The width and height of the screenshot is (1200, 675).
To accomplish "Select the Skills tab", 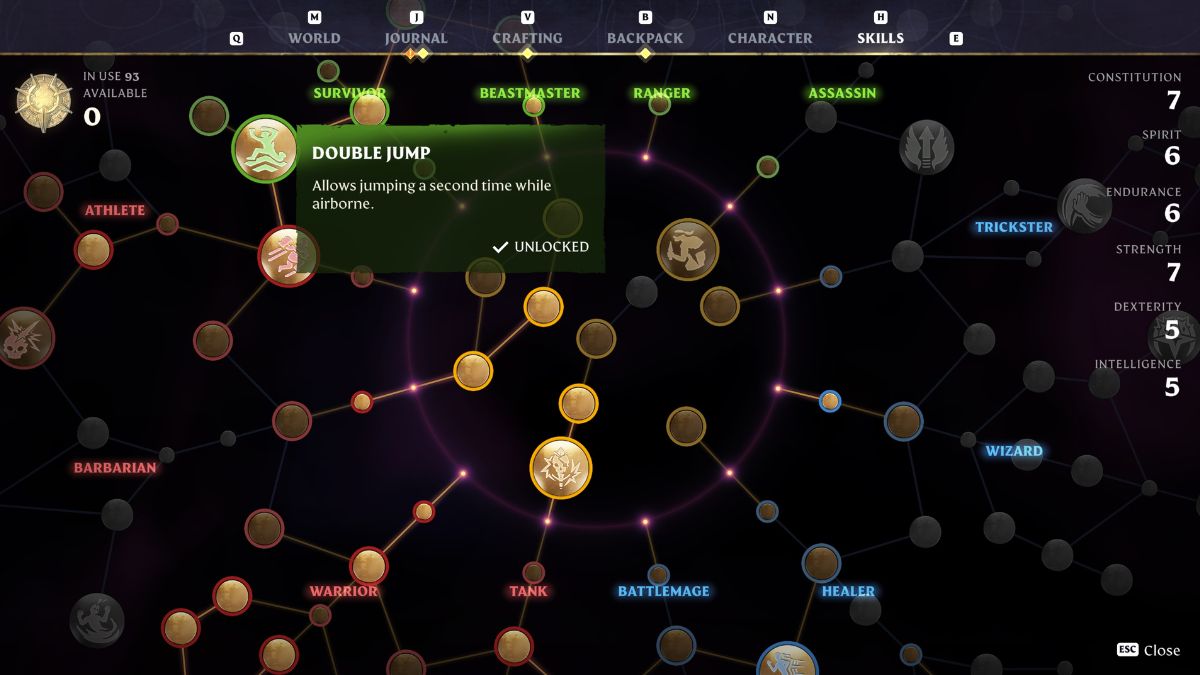I will [880, 38].
